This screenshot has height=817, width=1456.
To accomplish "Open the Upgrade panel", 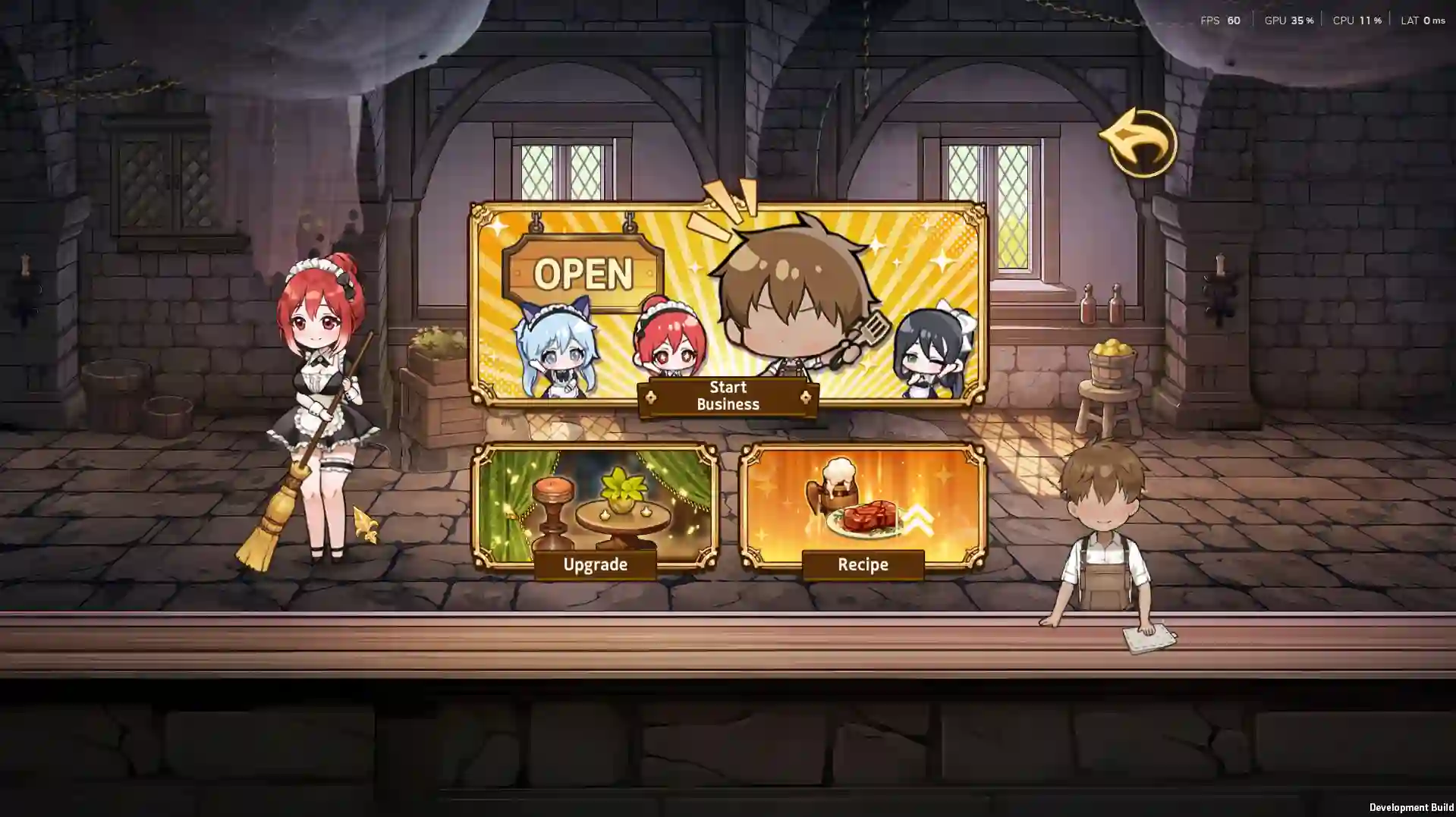I will click(x=595, y=564).
